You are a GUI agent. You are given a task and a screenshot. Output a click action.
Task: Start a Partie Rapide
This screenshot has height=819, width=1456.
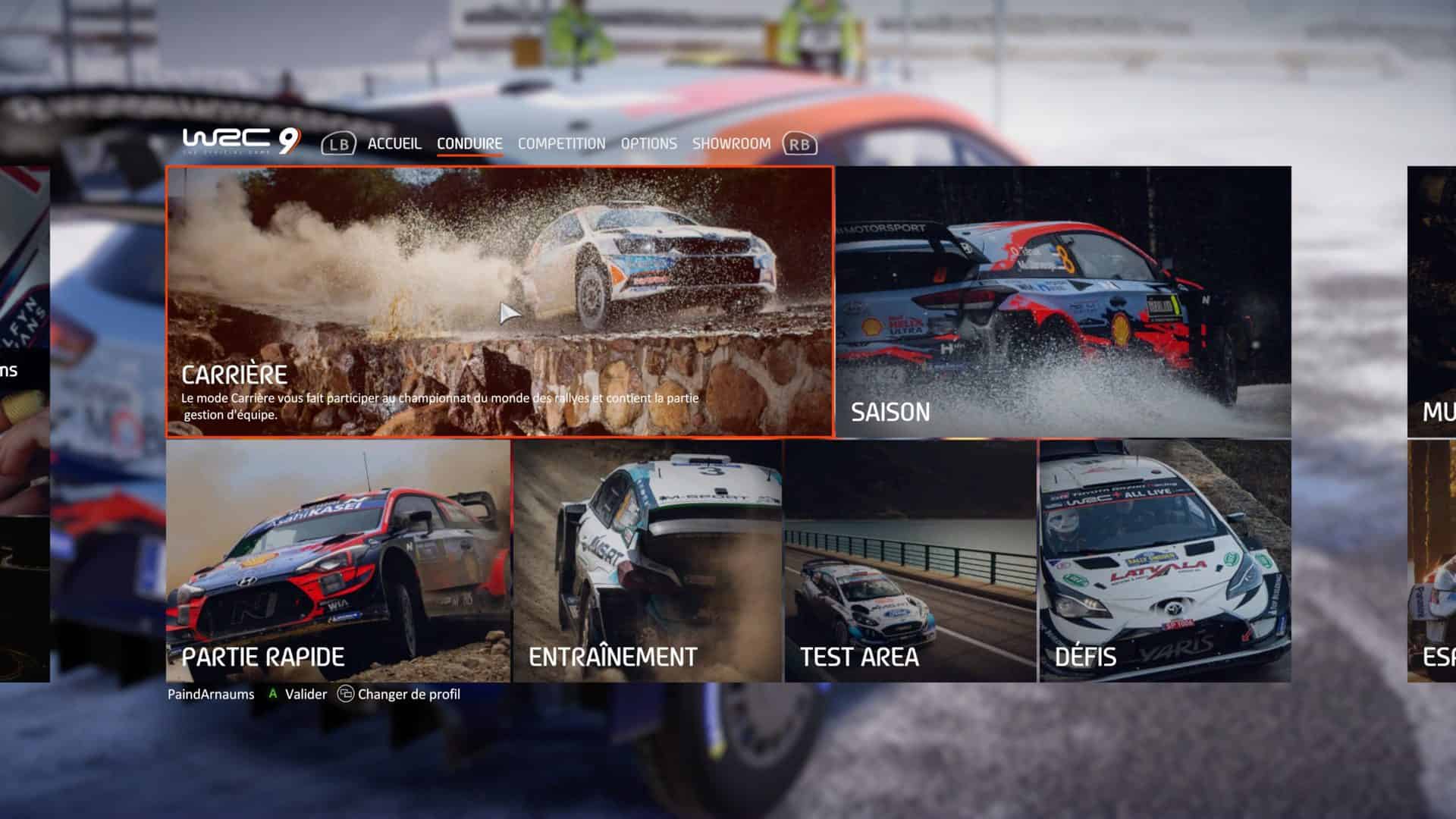click(338, 561)
